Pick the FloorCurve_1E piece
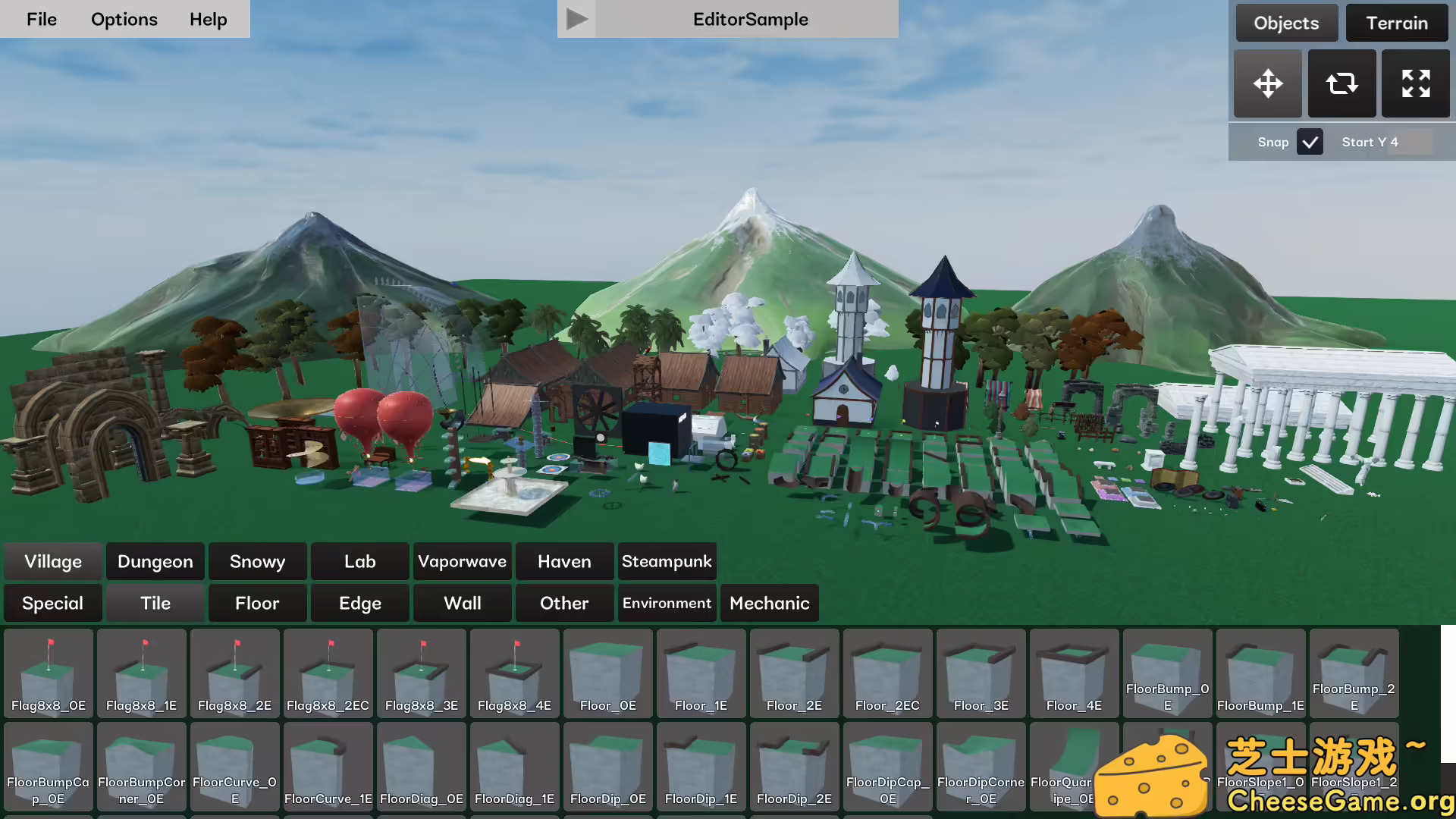Image resolution: width=1456 pixels, height=819 pixels. click(x=328, y=766)
